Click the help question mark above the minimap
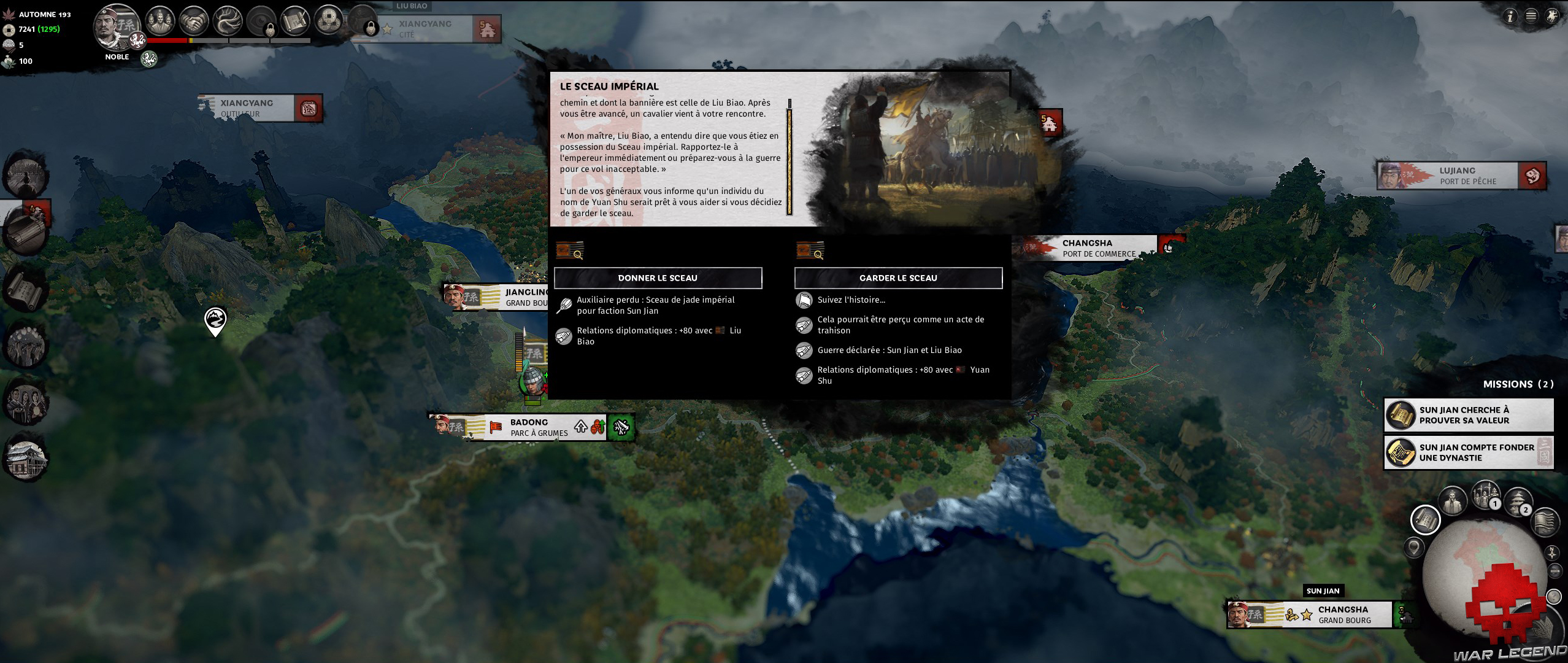Image resolution: width=1568 pixels, height=663 pixels. [x=1554, y=596]
